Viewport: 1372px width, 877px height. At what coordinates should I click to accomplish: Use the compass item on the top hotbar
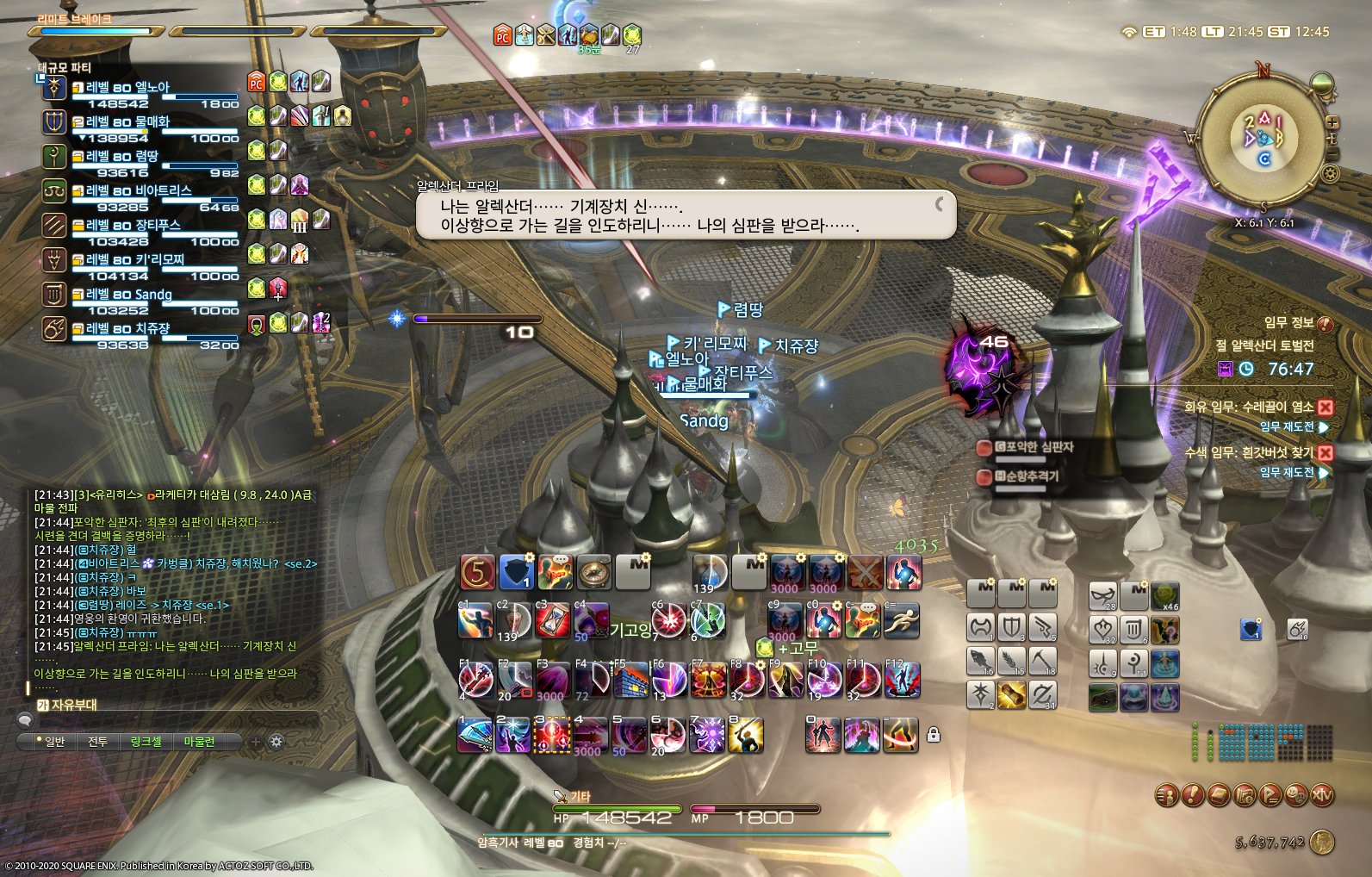click(593, 572)
